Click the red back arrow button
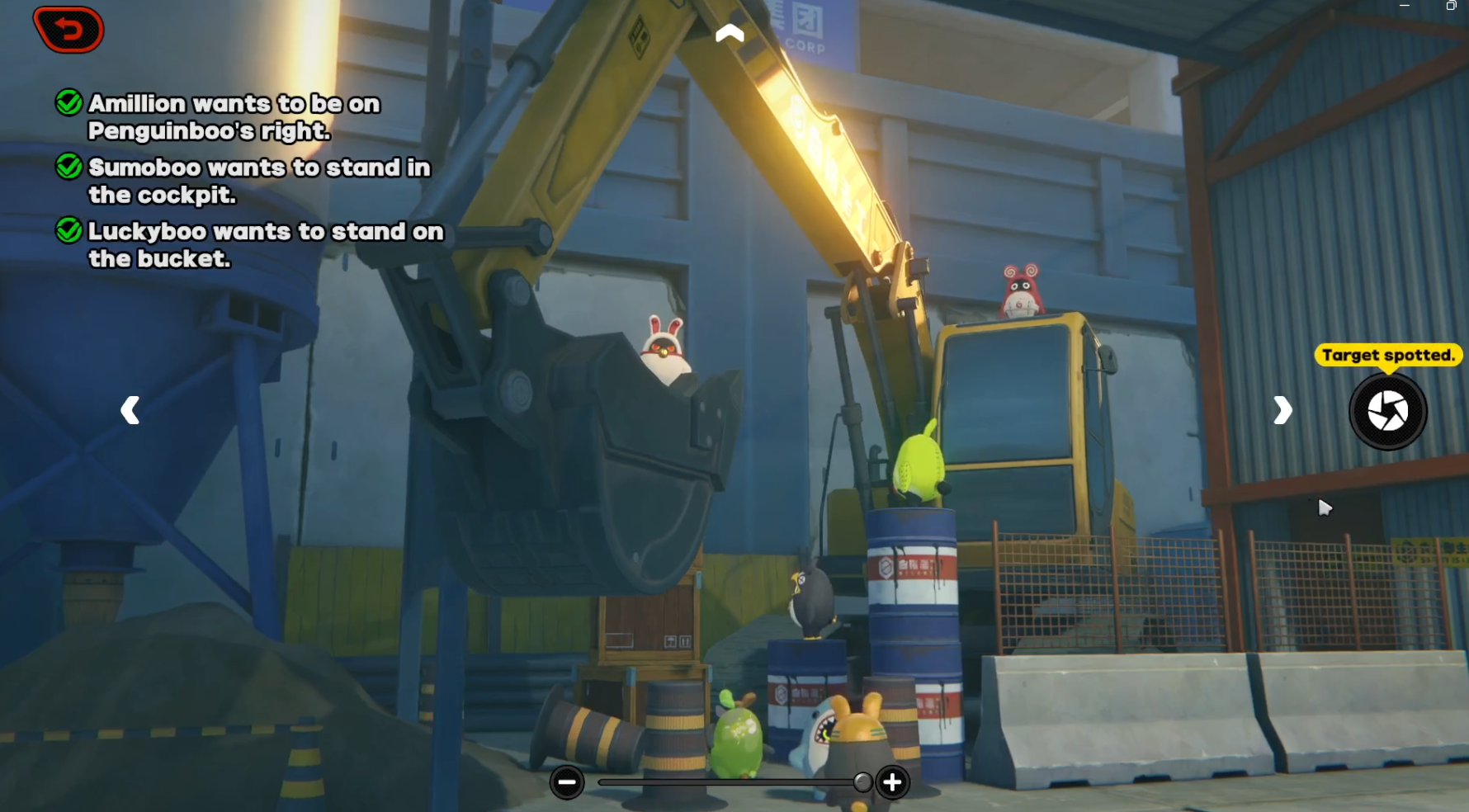Screen dimensions: 1469x812 68,30
